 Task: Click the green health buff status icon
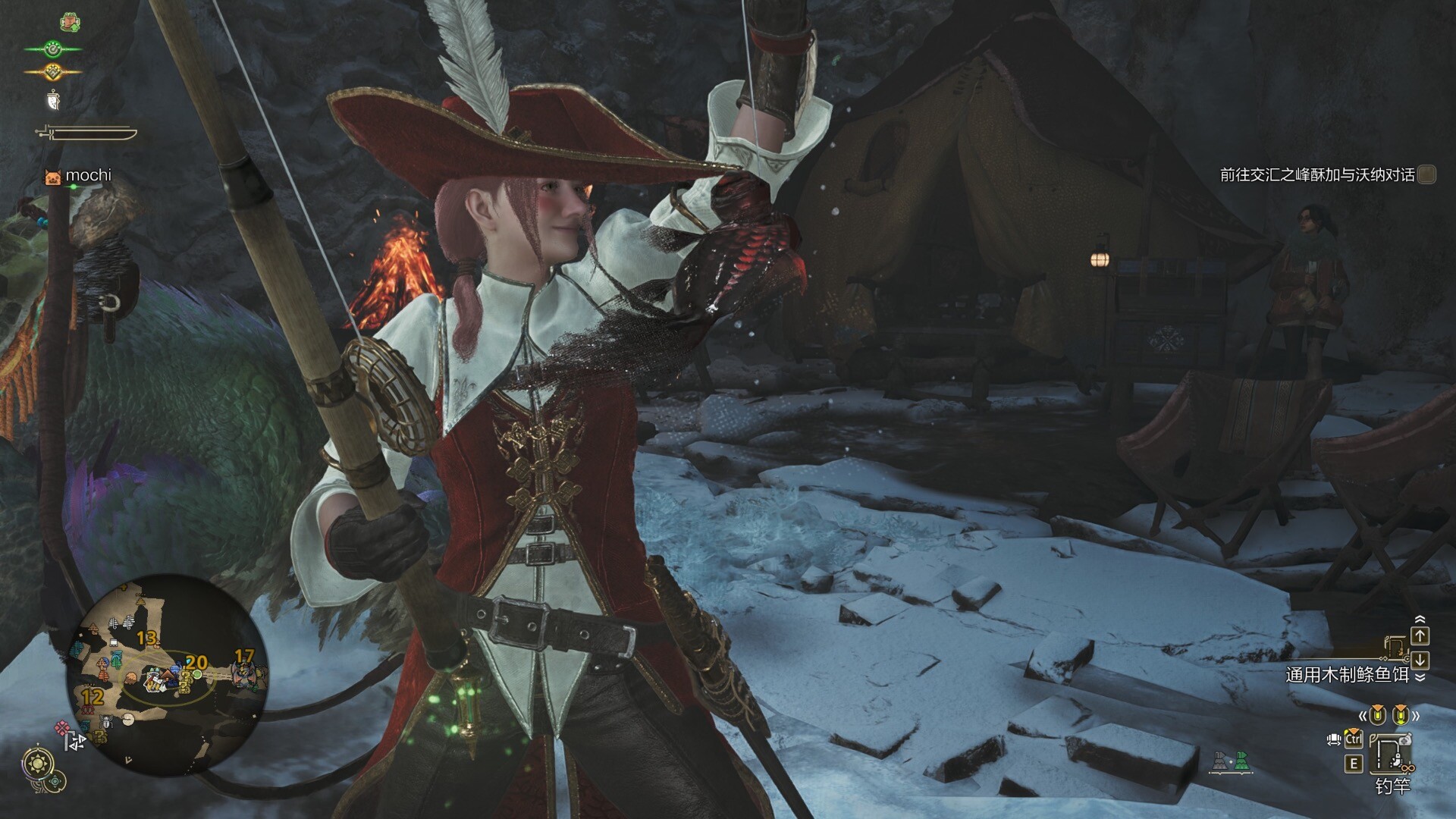[x=52, y=49]
